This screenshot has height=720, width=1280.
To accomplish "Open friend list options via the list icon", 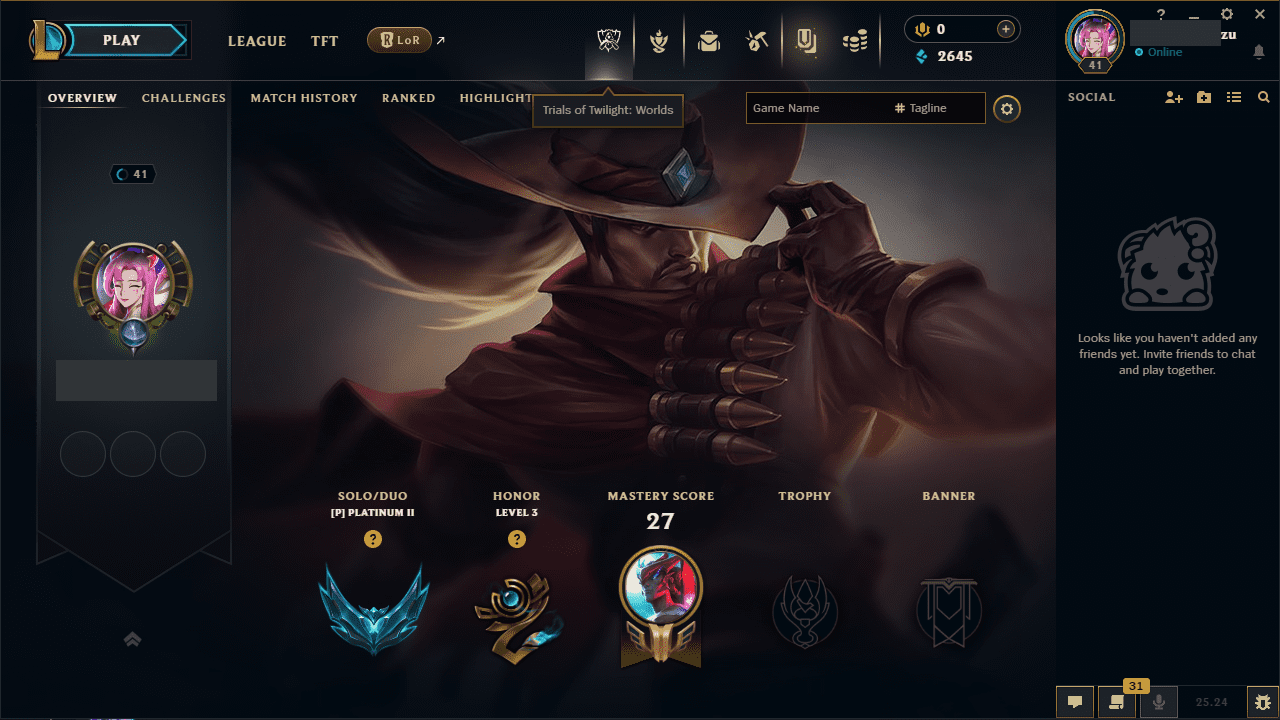I will [1234, 97].
